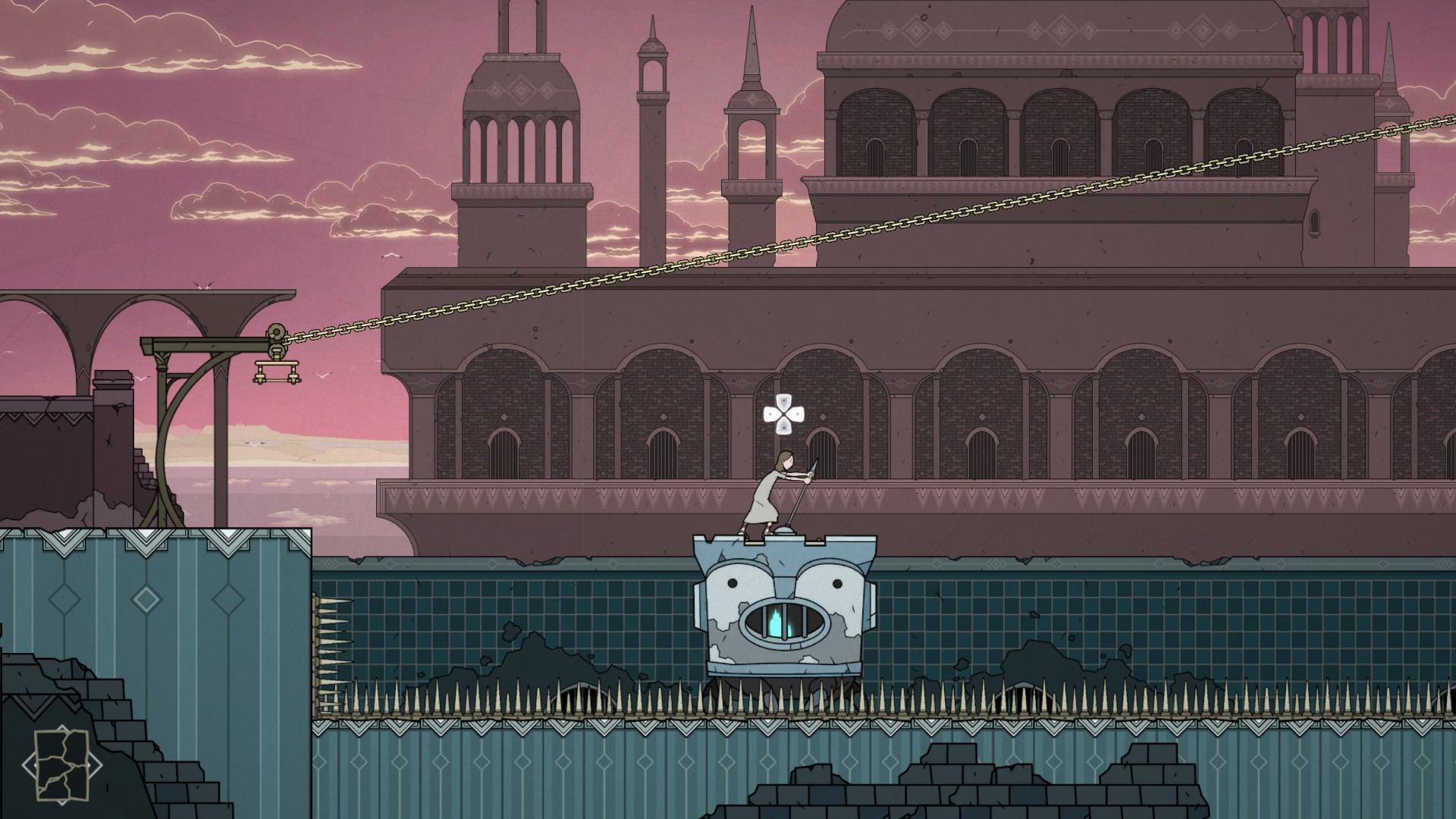Viewport: 1456px width, 819px height.
Task: Open the cracked tablet fragments icon
Action: click(x=61, y=764)
